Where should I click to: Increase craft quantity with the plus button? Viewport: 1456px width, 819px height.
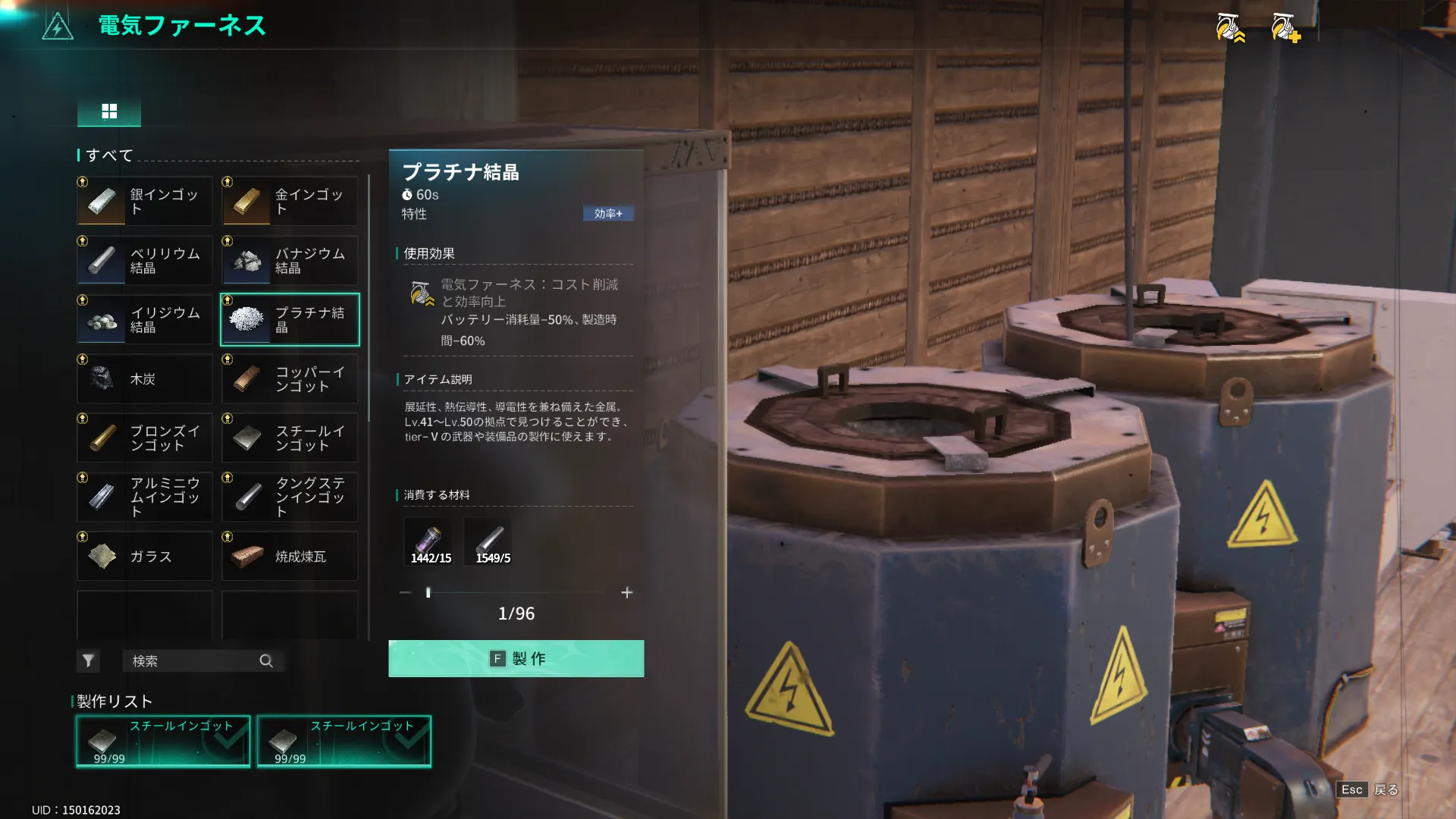click(x=626, y=592)
